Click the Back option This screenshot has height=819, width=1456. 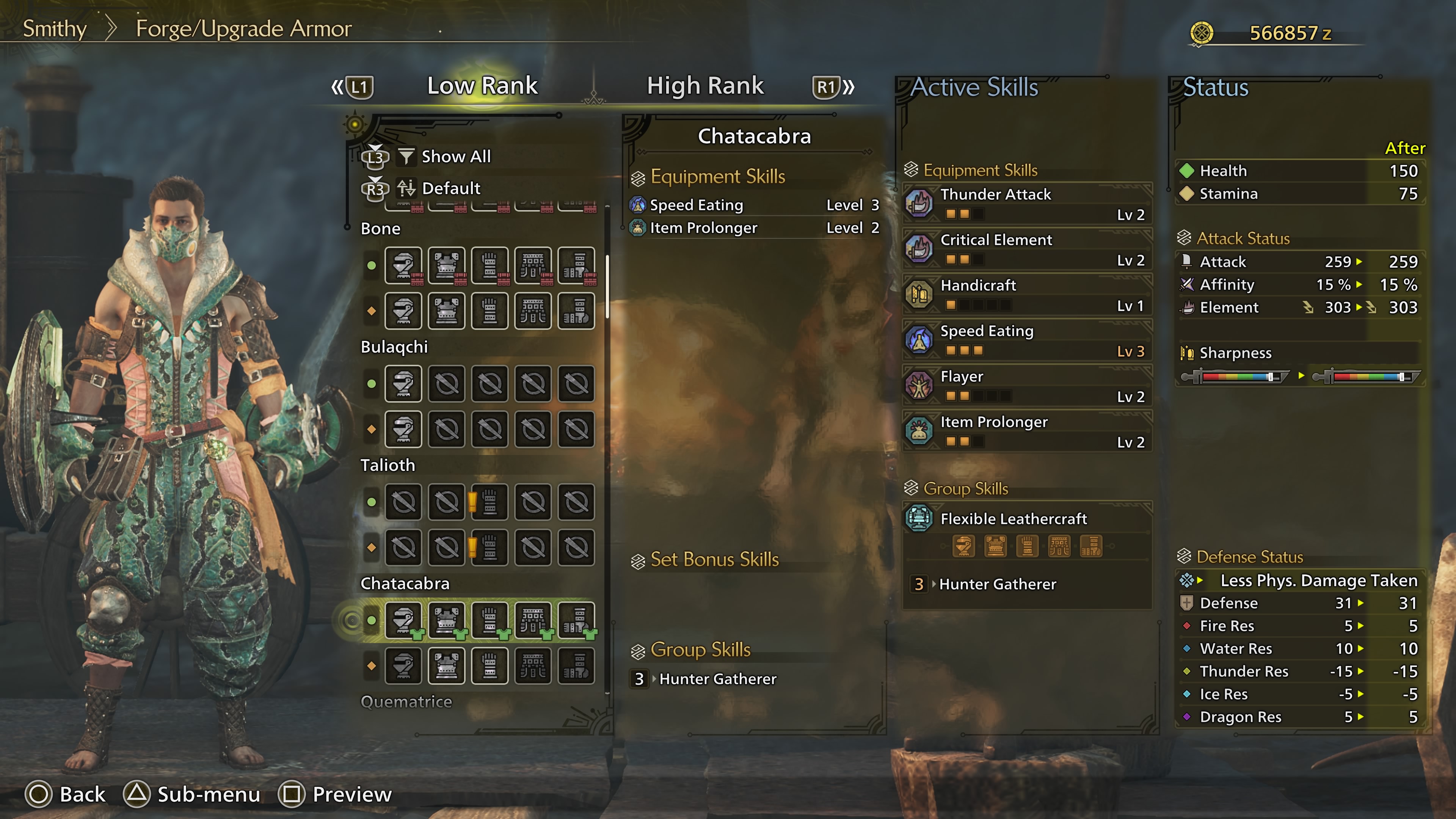[66, 794]
